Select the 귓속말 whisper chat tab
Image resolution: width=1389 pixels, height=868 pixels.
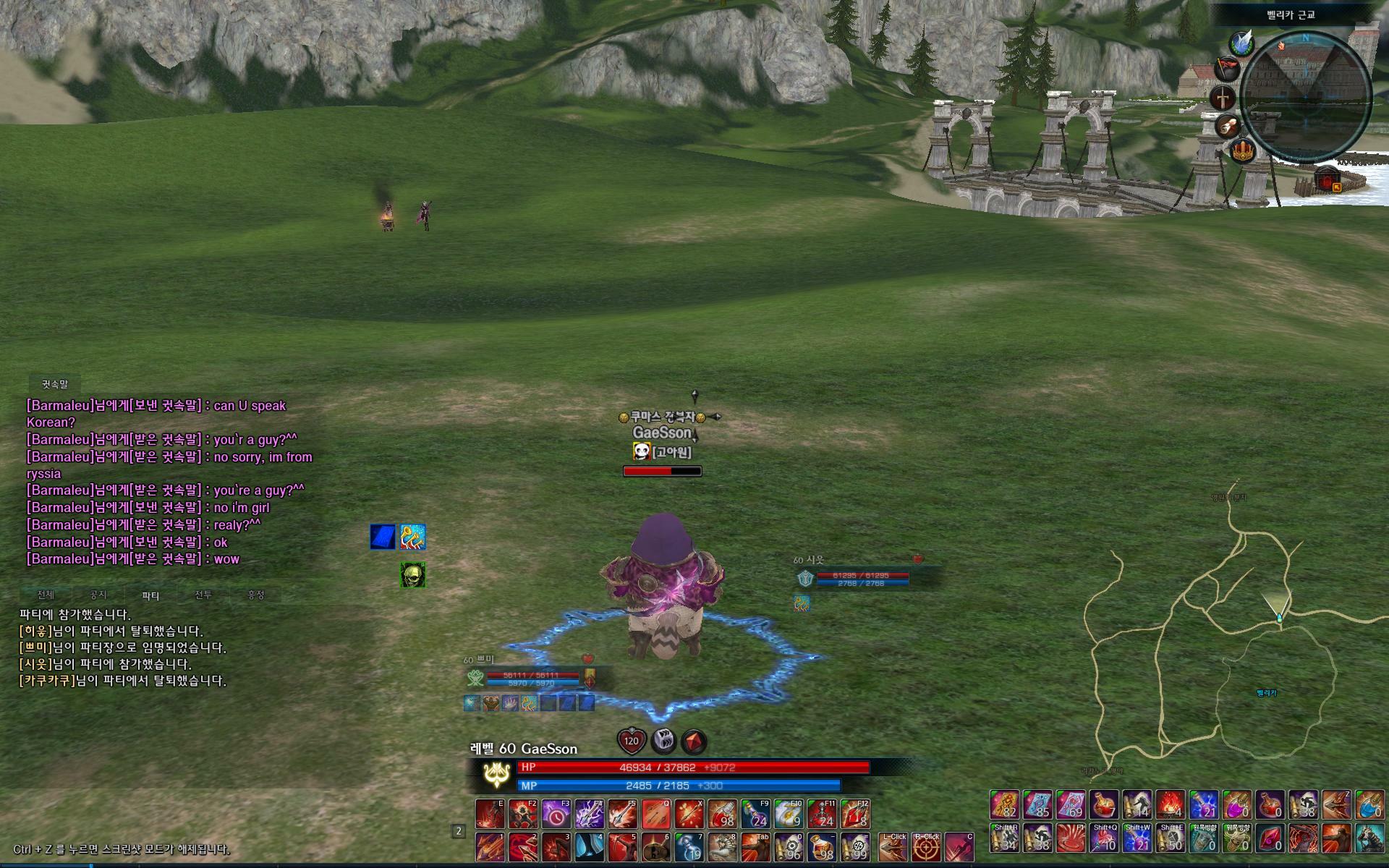pyautogui.click(x=54, y=384)
